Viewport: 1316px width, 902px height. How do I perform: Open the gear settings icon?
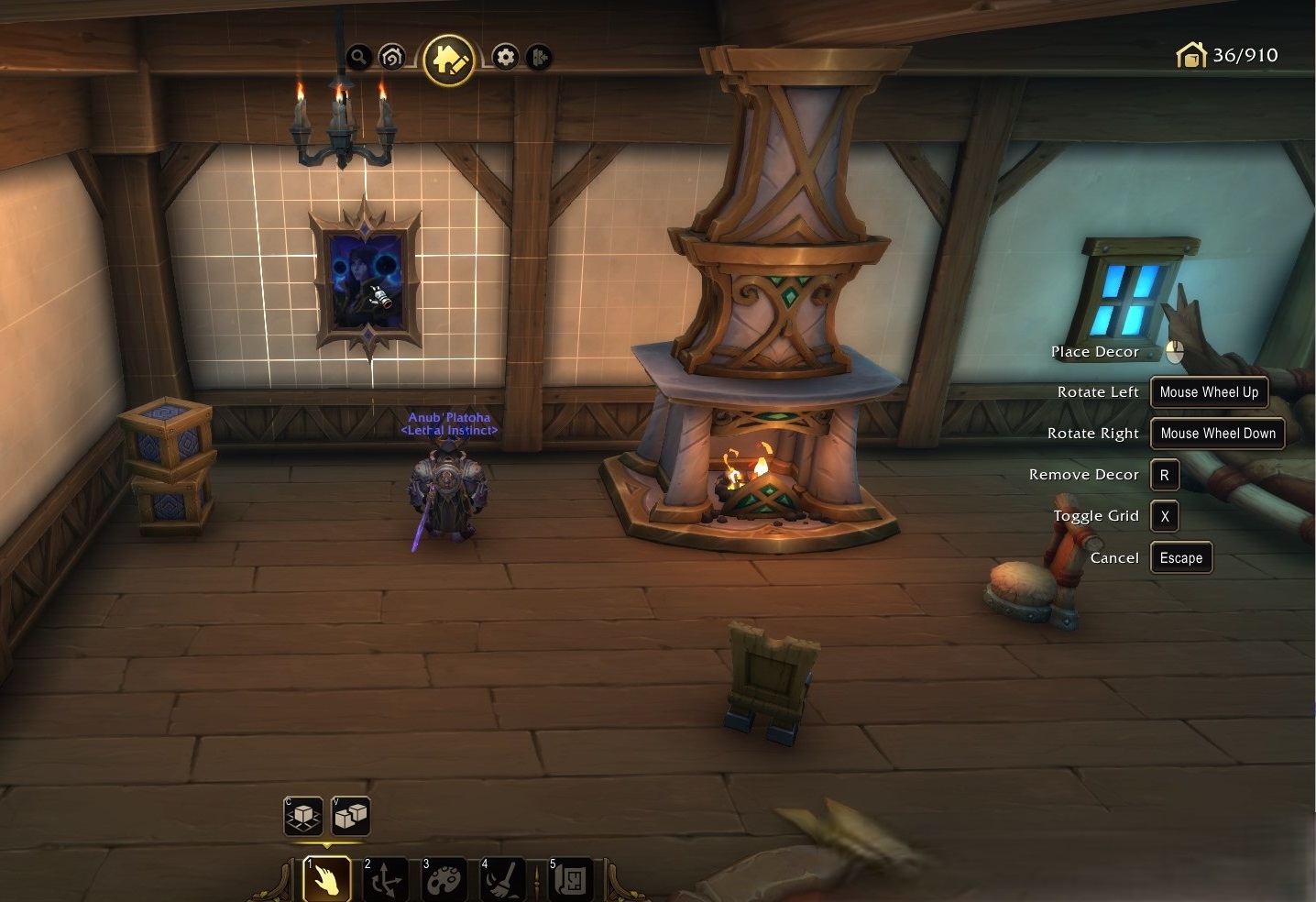point(505,57)
